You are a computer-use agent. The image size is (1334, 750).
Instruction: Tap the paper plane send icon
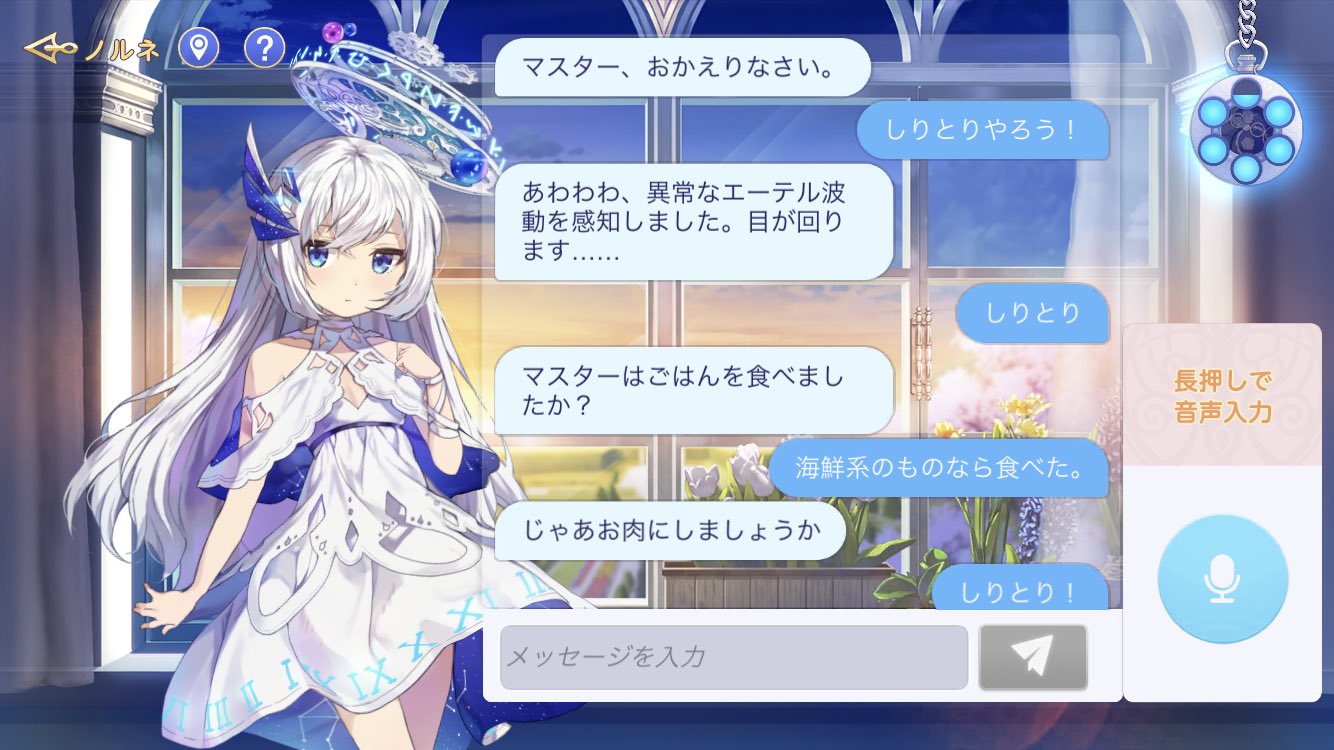coord(1034,656)
